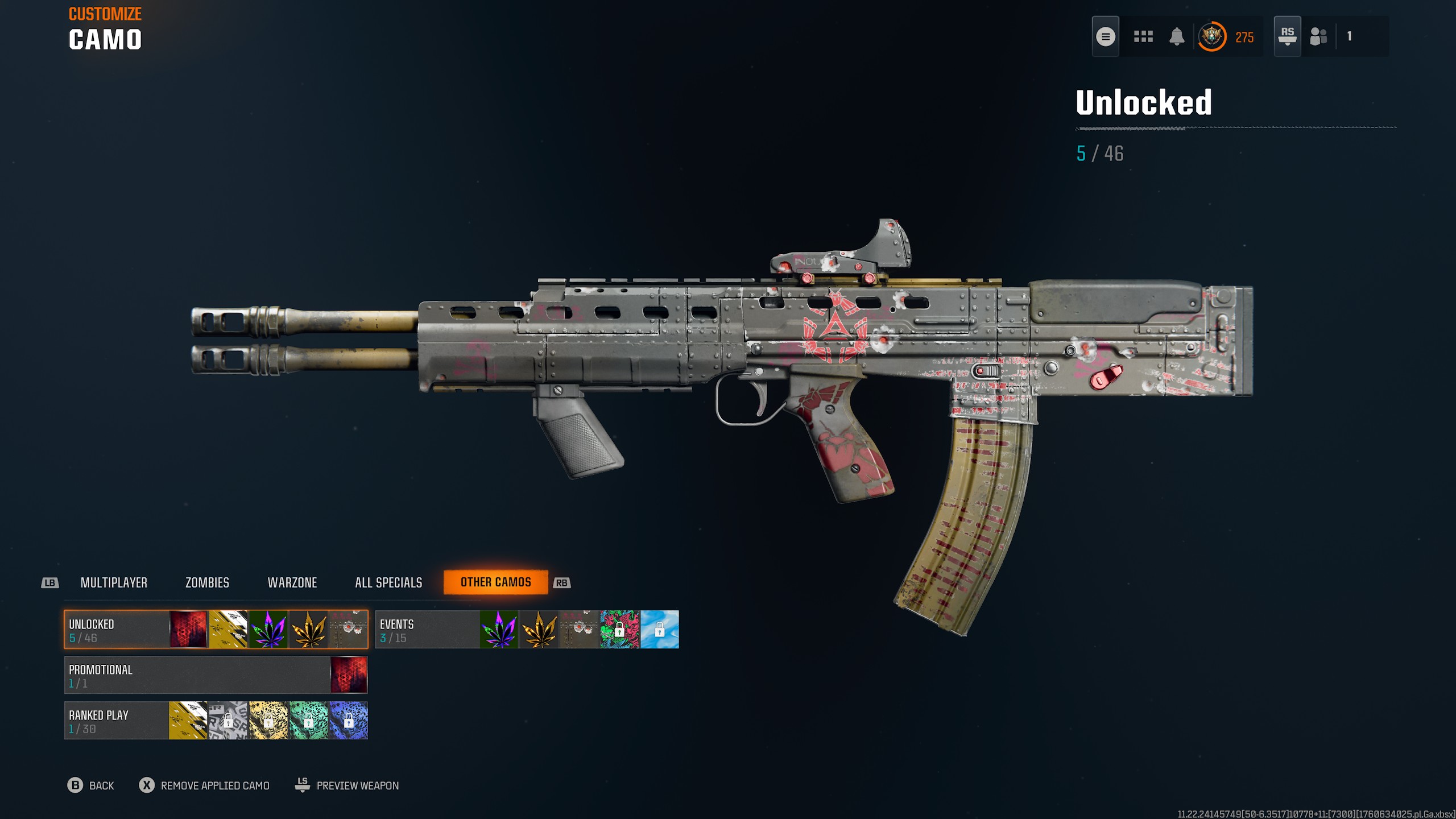The width and height of the screenshot is (1456, 819).
Task: Preview the weapon
Action: point(347,785)
